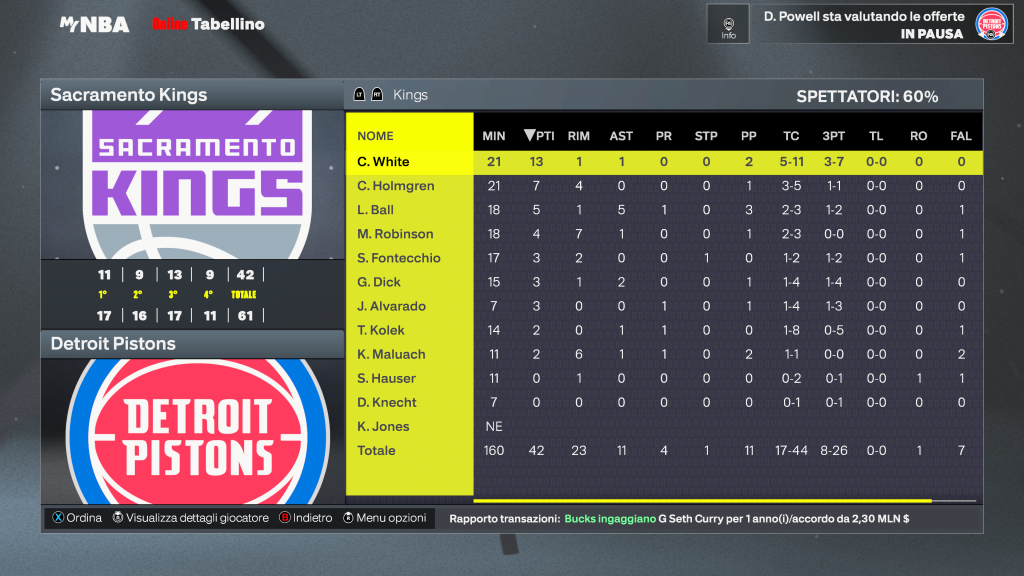Open the Info icon at top
This screenshot has height=576, width=1024.
(728, 24)
